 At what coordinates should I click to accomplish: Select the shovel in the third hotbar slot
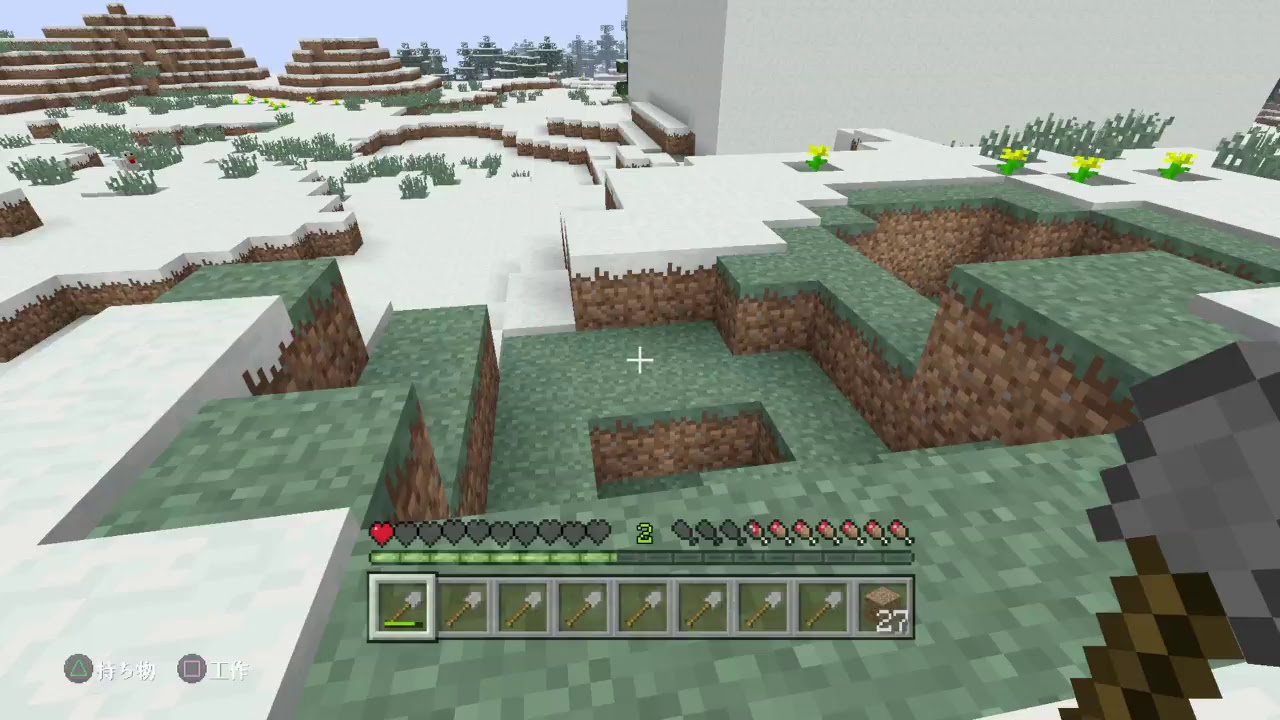click(521, 604)
